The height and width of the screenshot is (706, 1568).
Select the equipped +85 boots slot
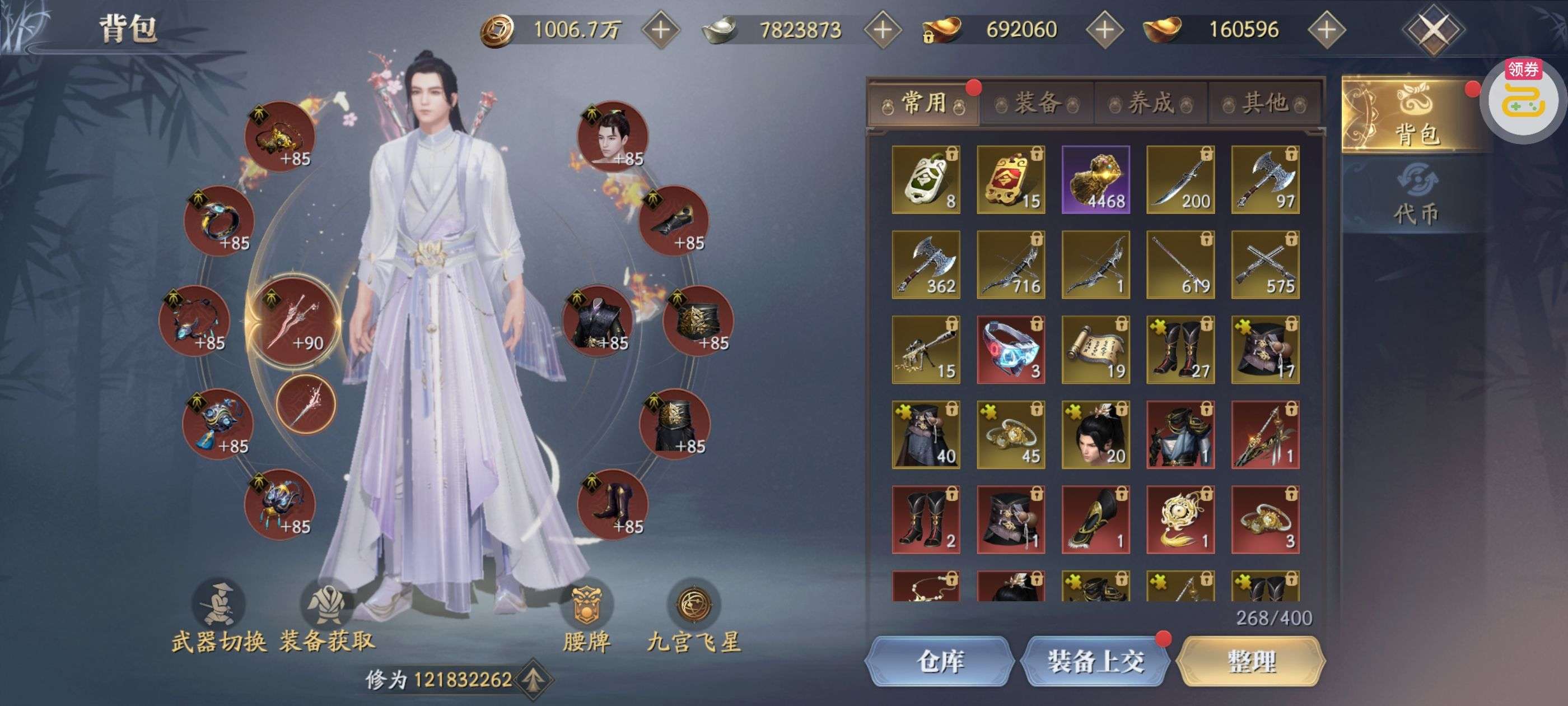[612, 504]
